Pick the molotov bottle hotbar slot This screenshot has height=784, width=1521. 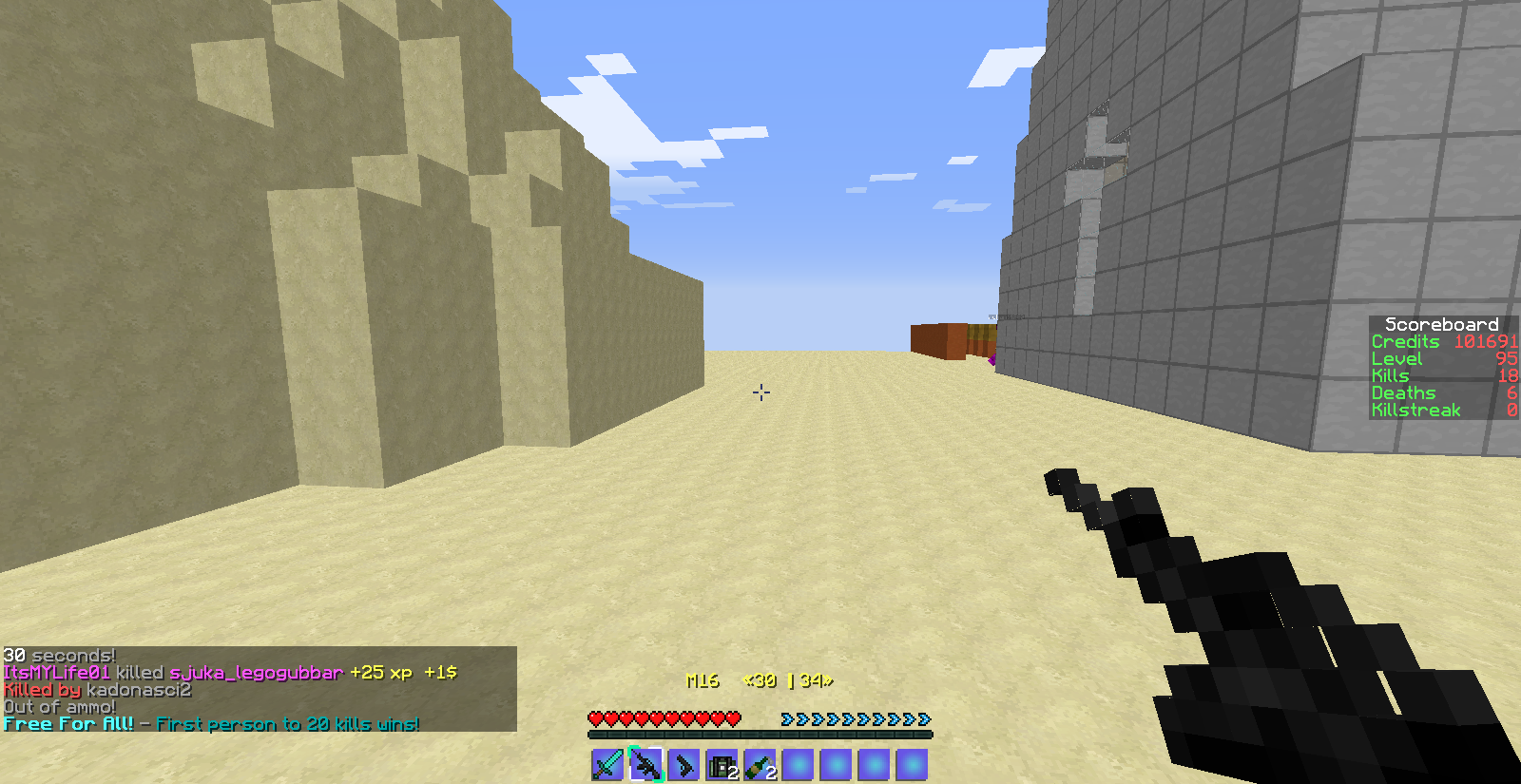coord(760,765)
